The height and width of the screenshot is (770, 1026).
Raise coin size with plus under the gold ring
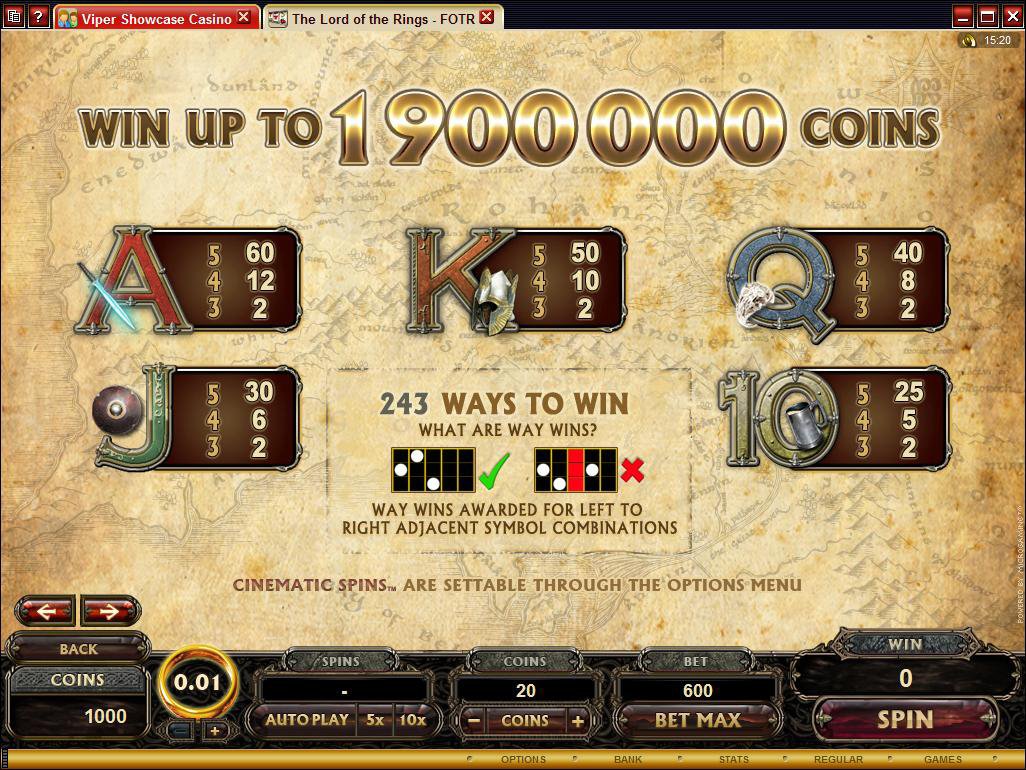(x=214, y=731)
